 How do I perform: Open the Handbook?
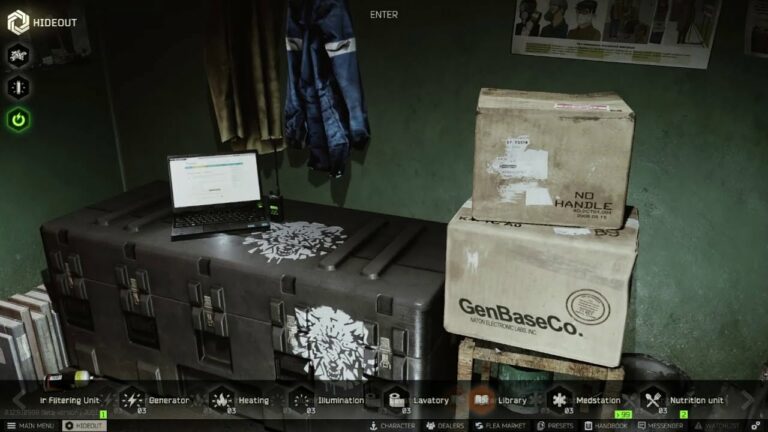(608, 426)
